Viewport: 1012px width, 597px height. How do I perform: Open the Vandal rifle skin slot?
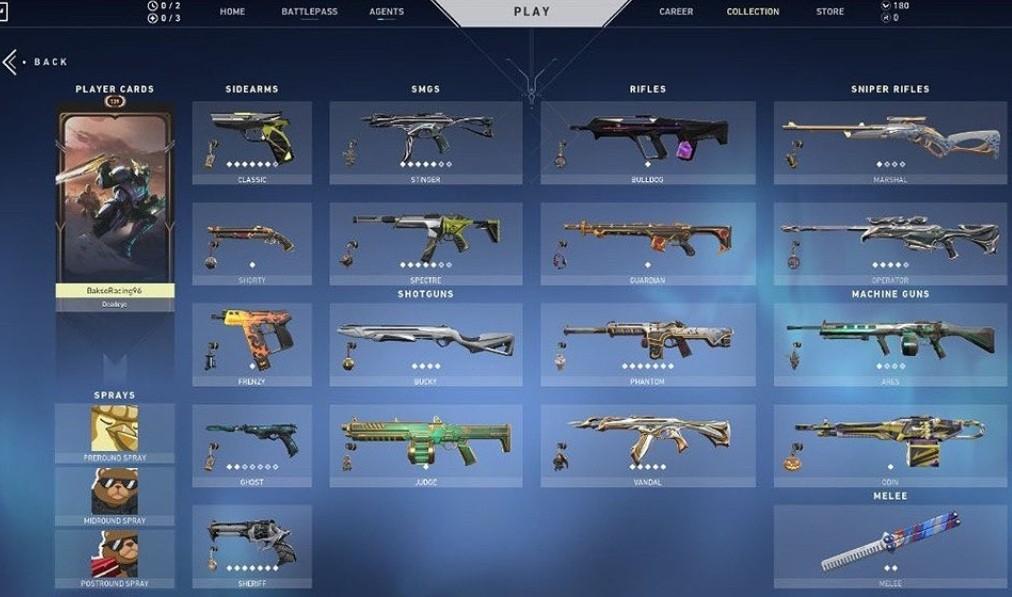pos(647,445)
